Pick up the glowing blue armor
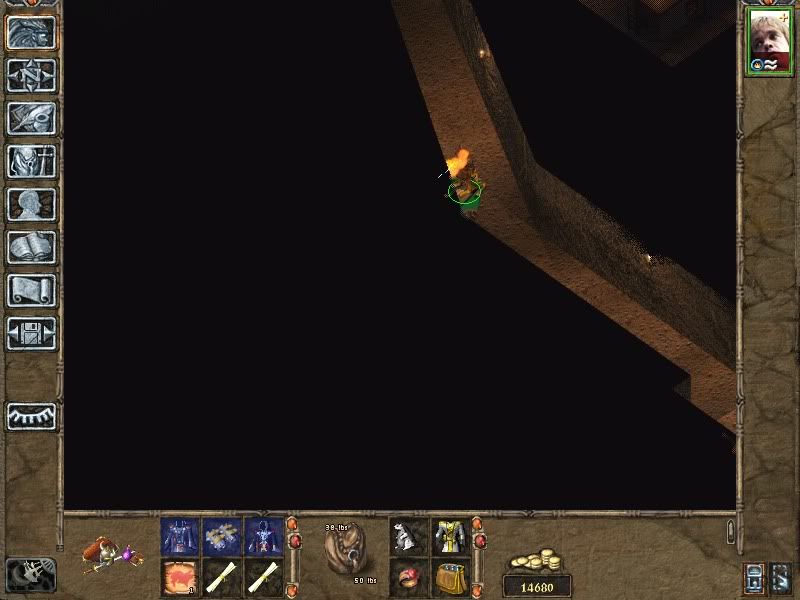This screenshot has width=800, height=600. pos(264,536)
